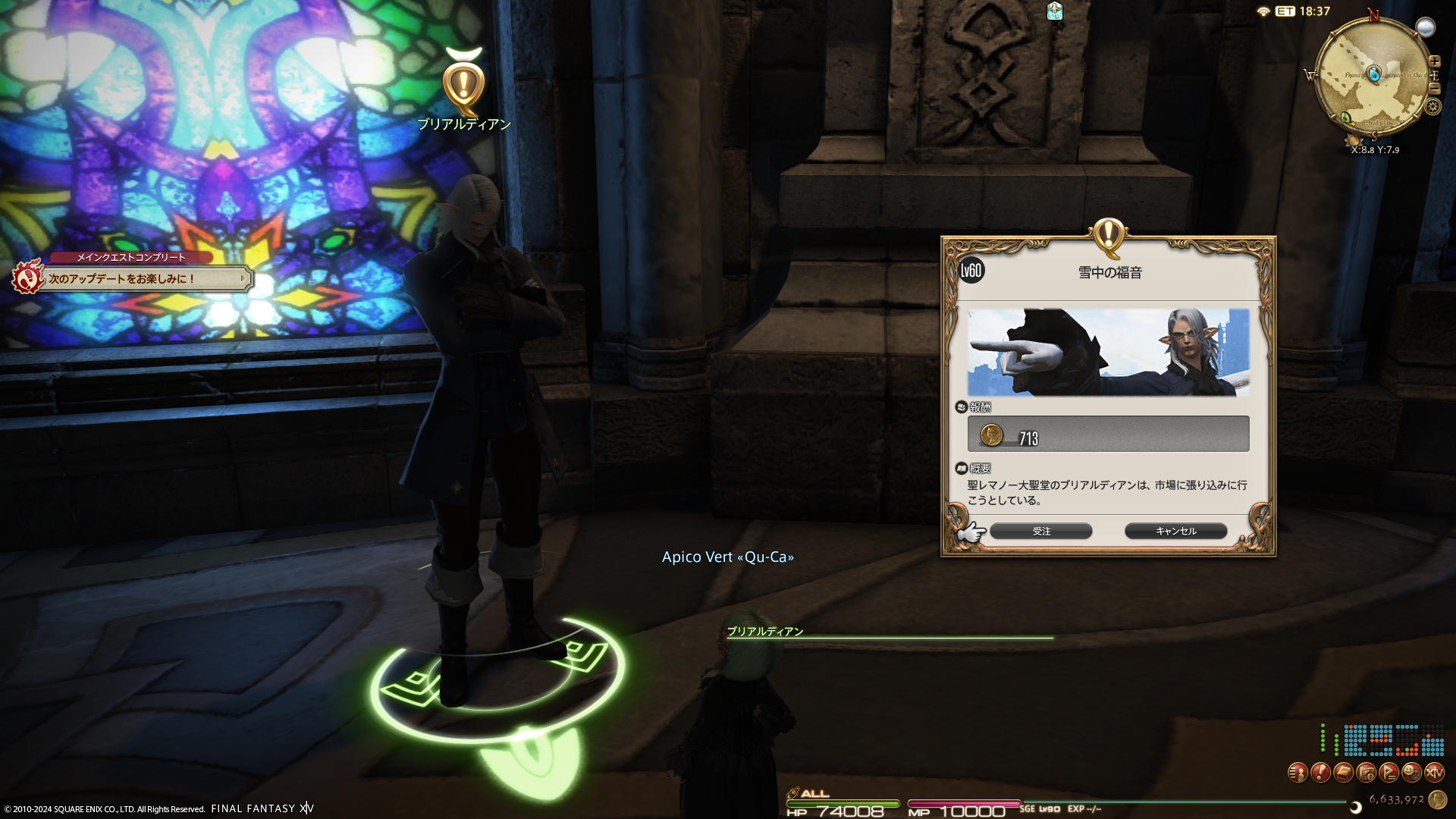Image resolution: width=1456 pixels, height=819 pixels.
Task: Click the weather icon beside the minimap
Action: (1426, 27)
